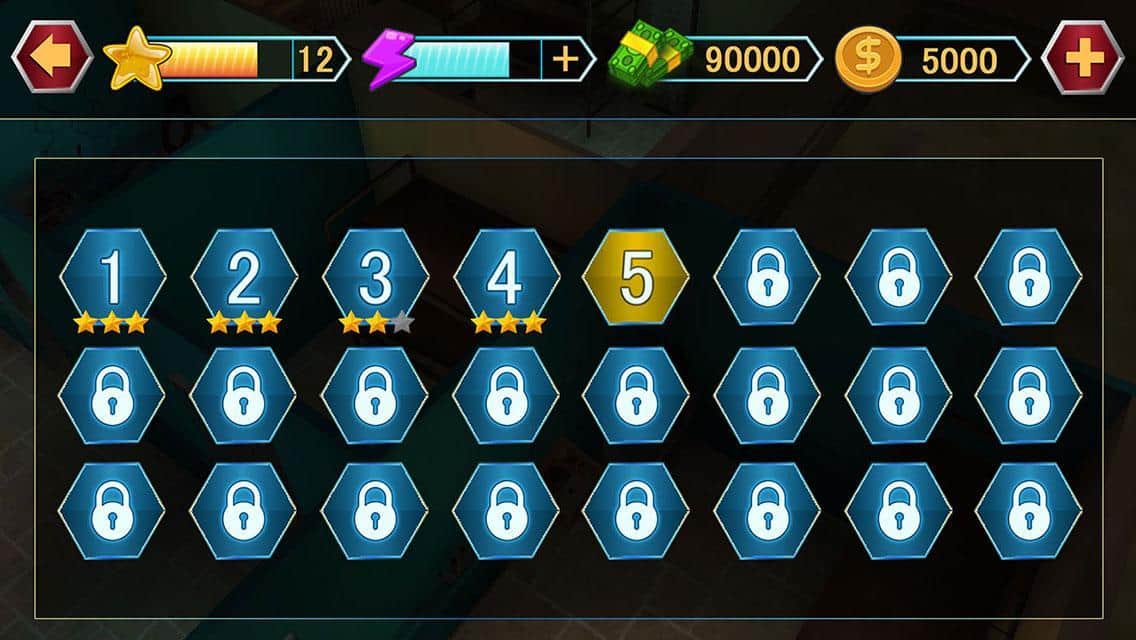
Task: Pick level 4 tile
Action: pos(506,278)
